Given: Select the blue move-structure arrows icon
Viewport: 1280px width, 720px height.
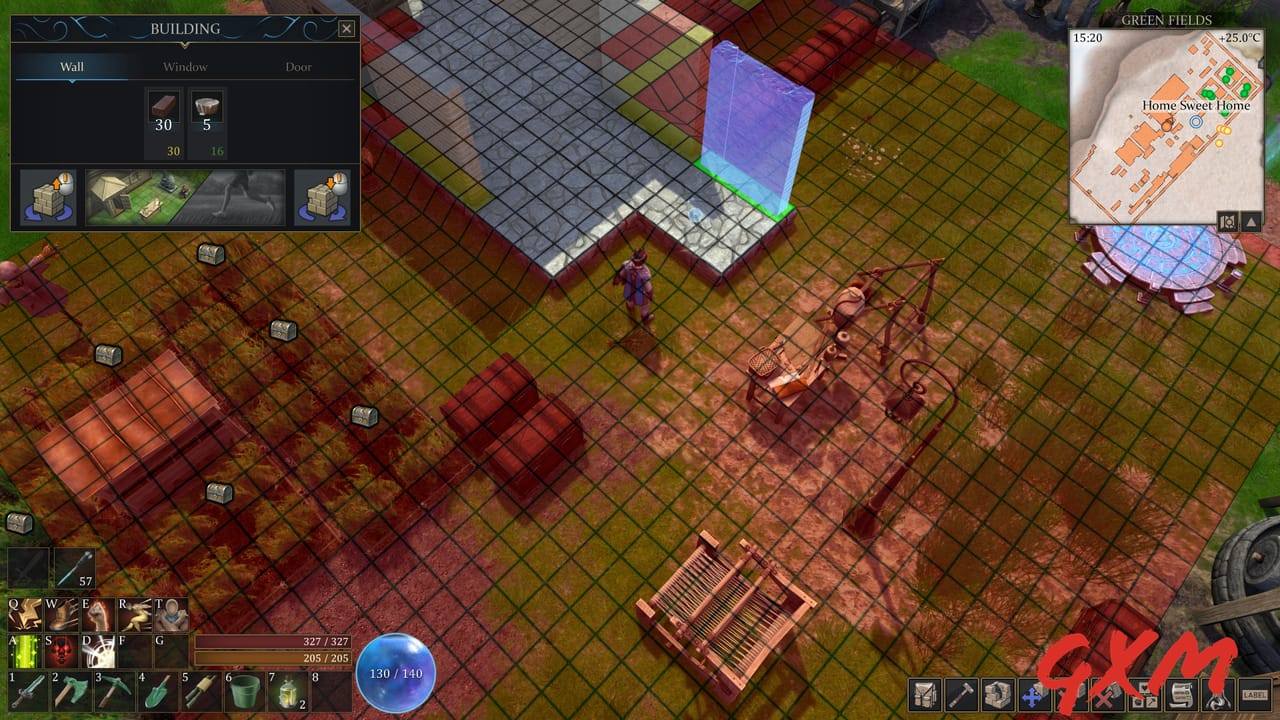Looking at the screenshot, I should point(1031,696).
